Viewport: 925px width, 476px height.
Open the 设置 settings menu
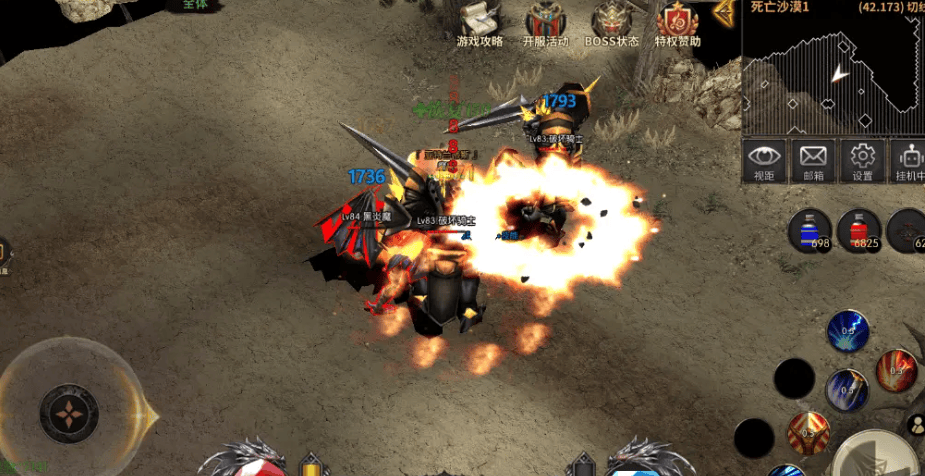[x=862, y=160]
